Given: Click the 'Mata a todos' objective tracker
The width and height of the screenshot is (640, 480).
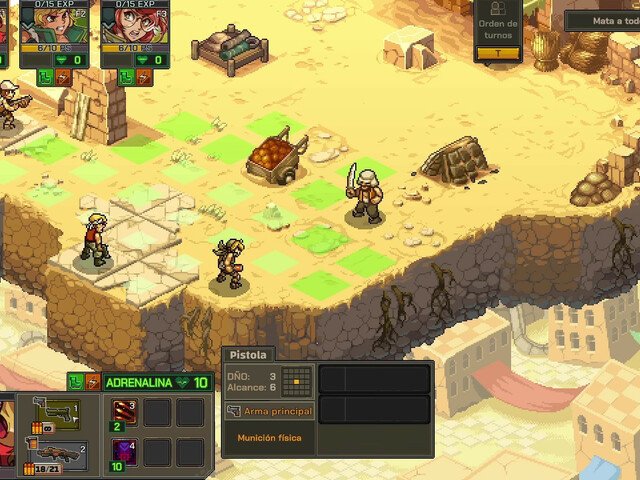Looking at the screenshot, I should point(602,20).
